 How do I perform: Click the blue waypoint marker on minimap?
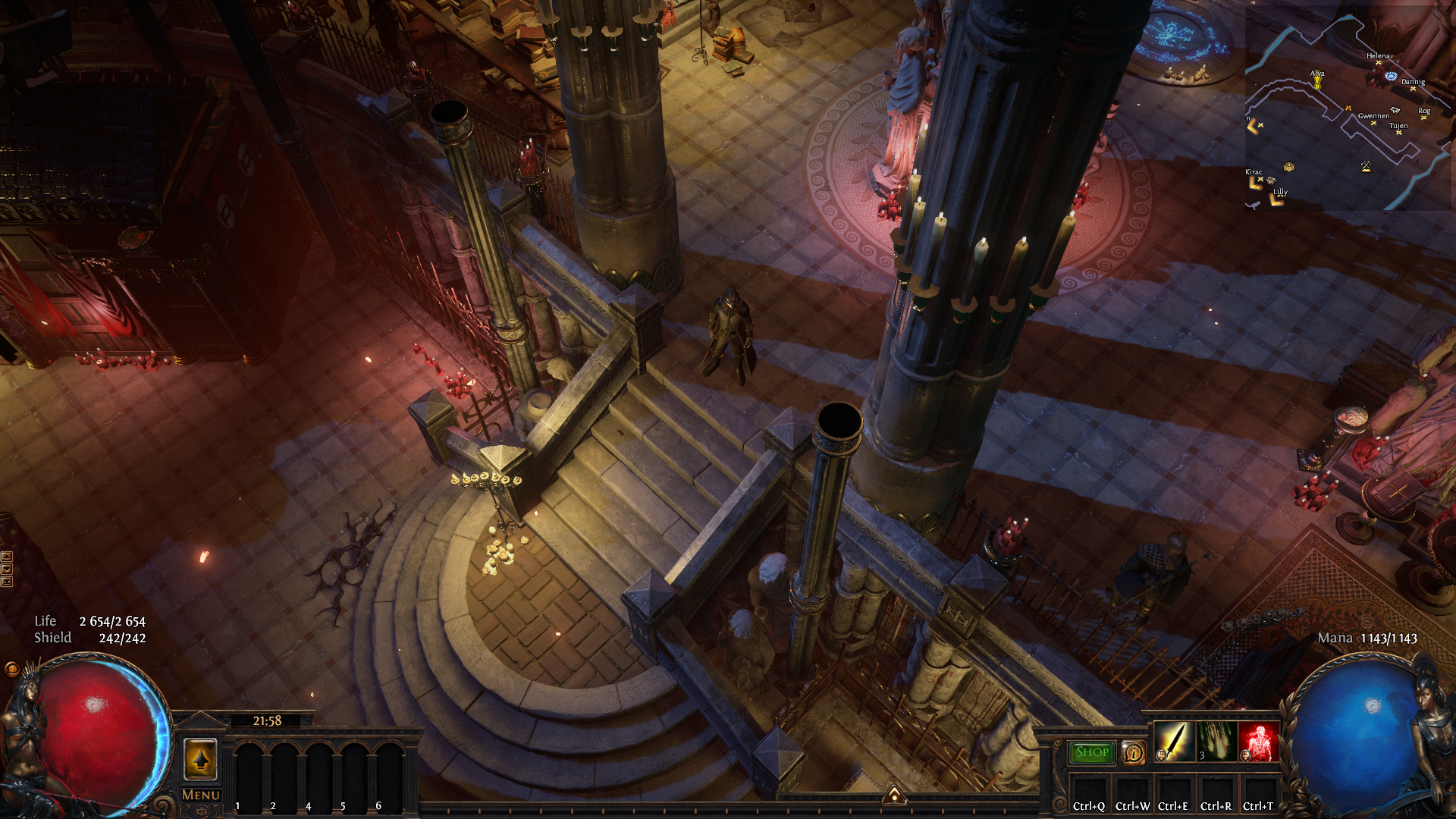1391,77
